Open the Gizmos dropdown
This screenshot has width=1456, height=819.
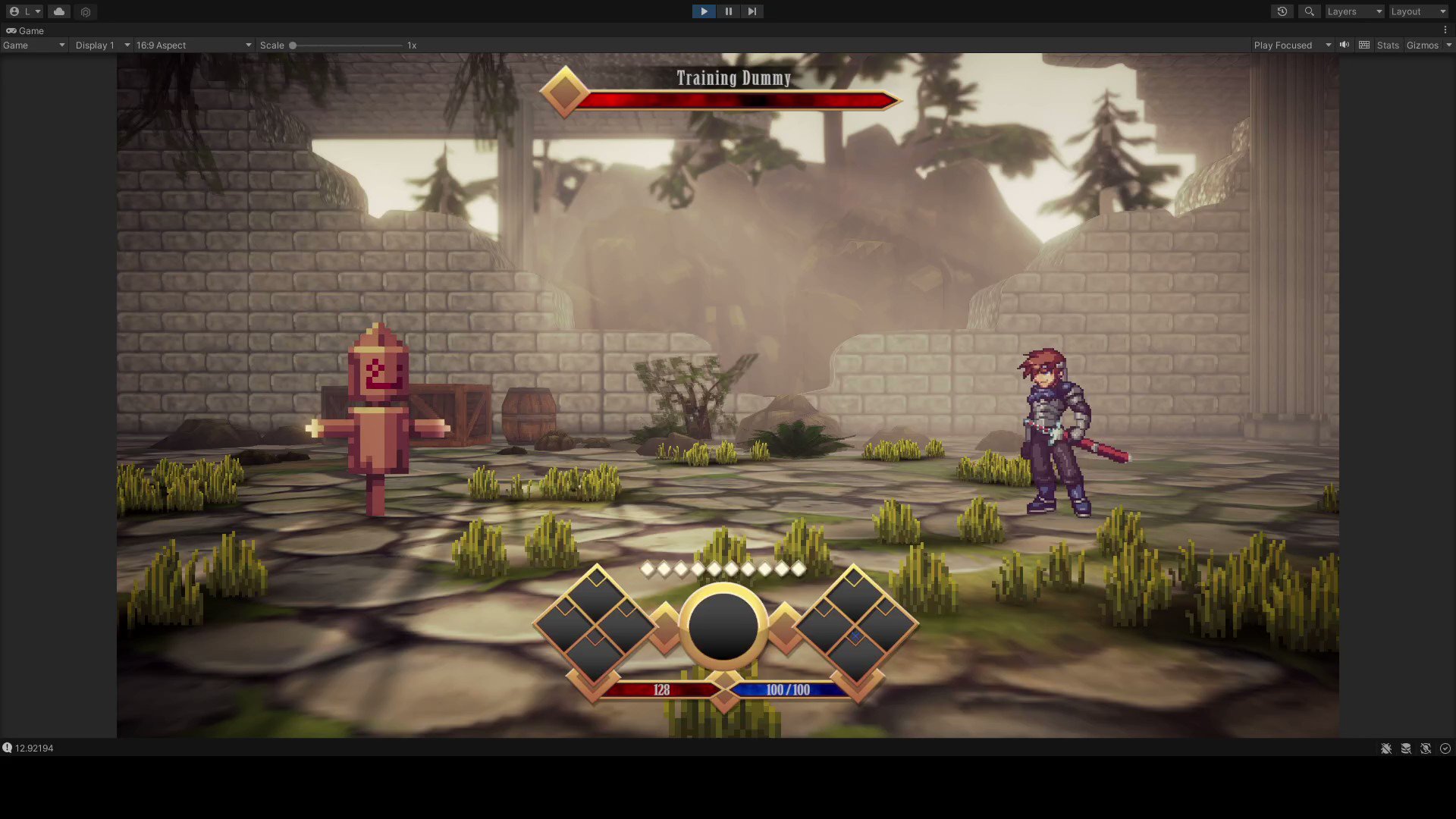point(1427,45)
